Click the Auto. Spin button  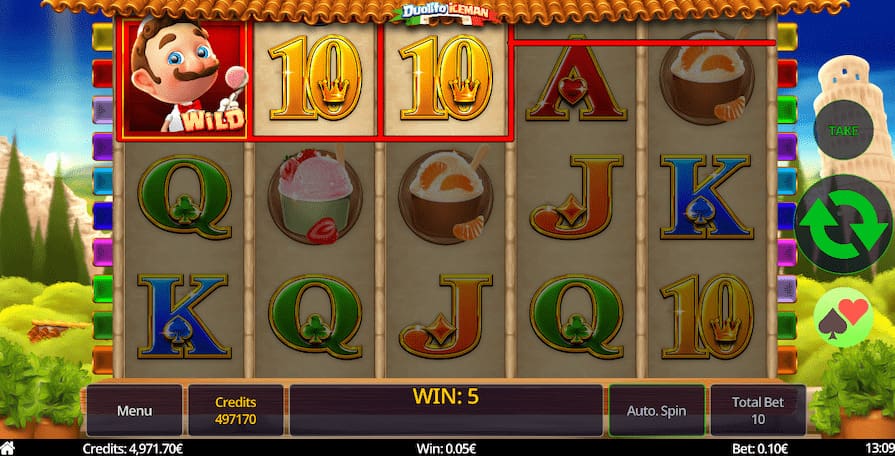655,410
